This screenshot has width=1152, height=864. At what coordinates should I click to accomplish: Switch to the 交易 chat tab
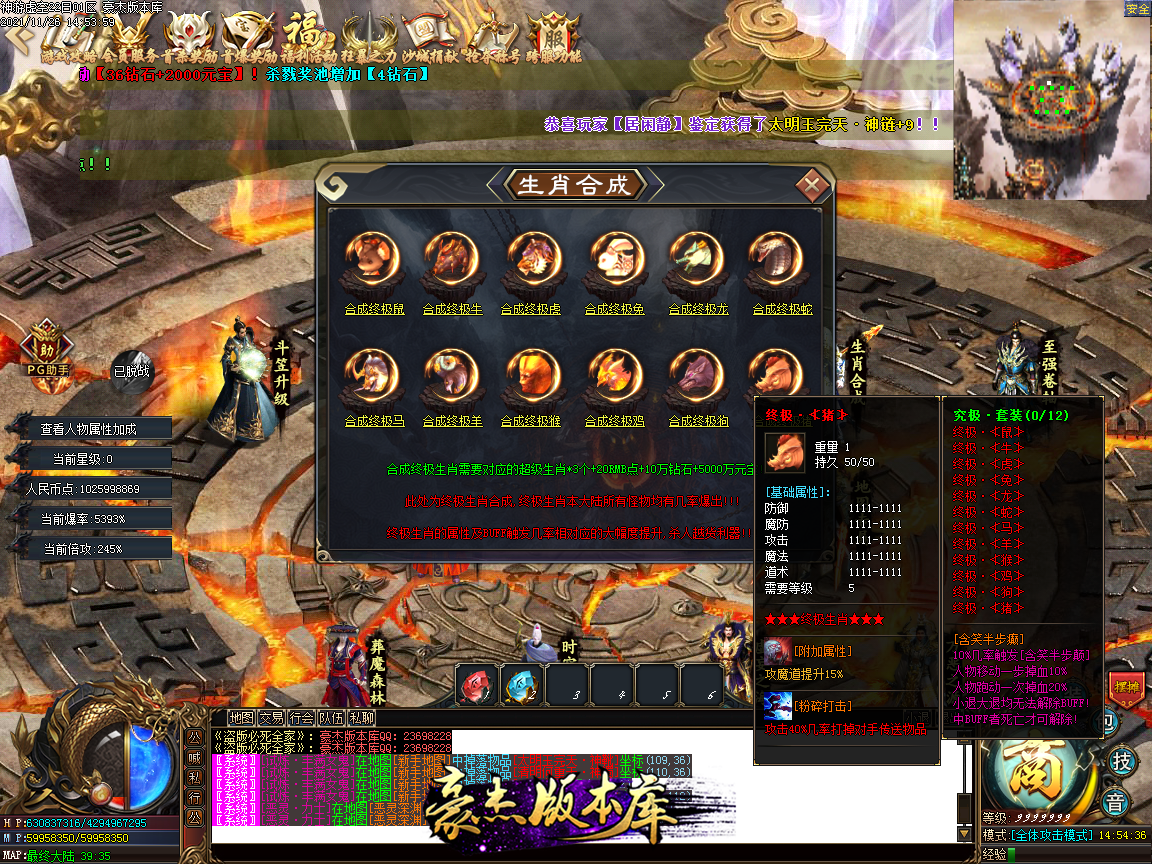pos(271,717)
